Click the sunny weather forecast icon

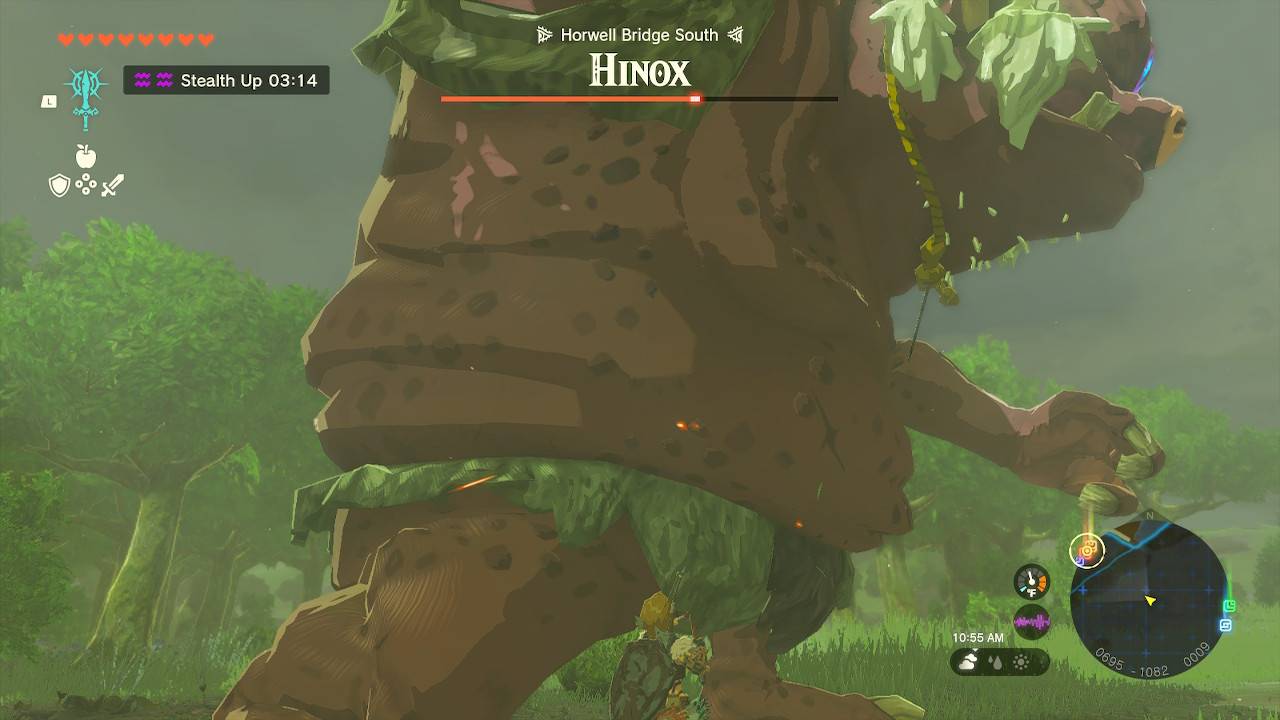click(x=1021, y=660)
